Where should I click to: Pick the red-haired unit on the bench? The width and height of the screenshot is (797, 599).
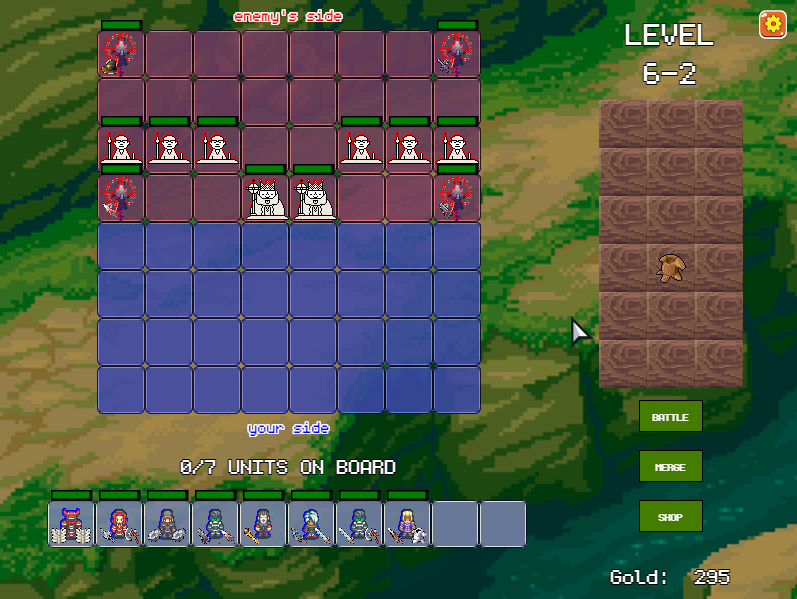pos(119,524)
